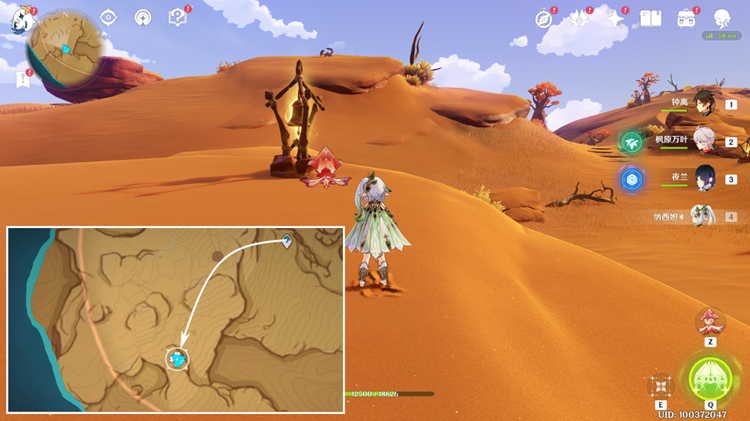The height and width of the screenshot is (421, 750).
Task: Open the character silhouette icon at top right
Action: coord(722,18)
